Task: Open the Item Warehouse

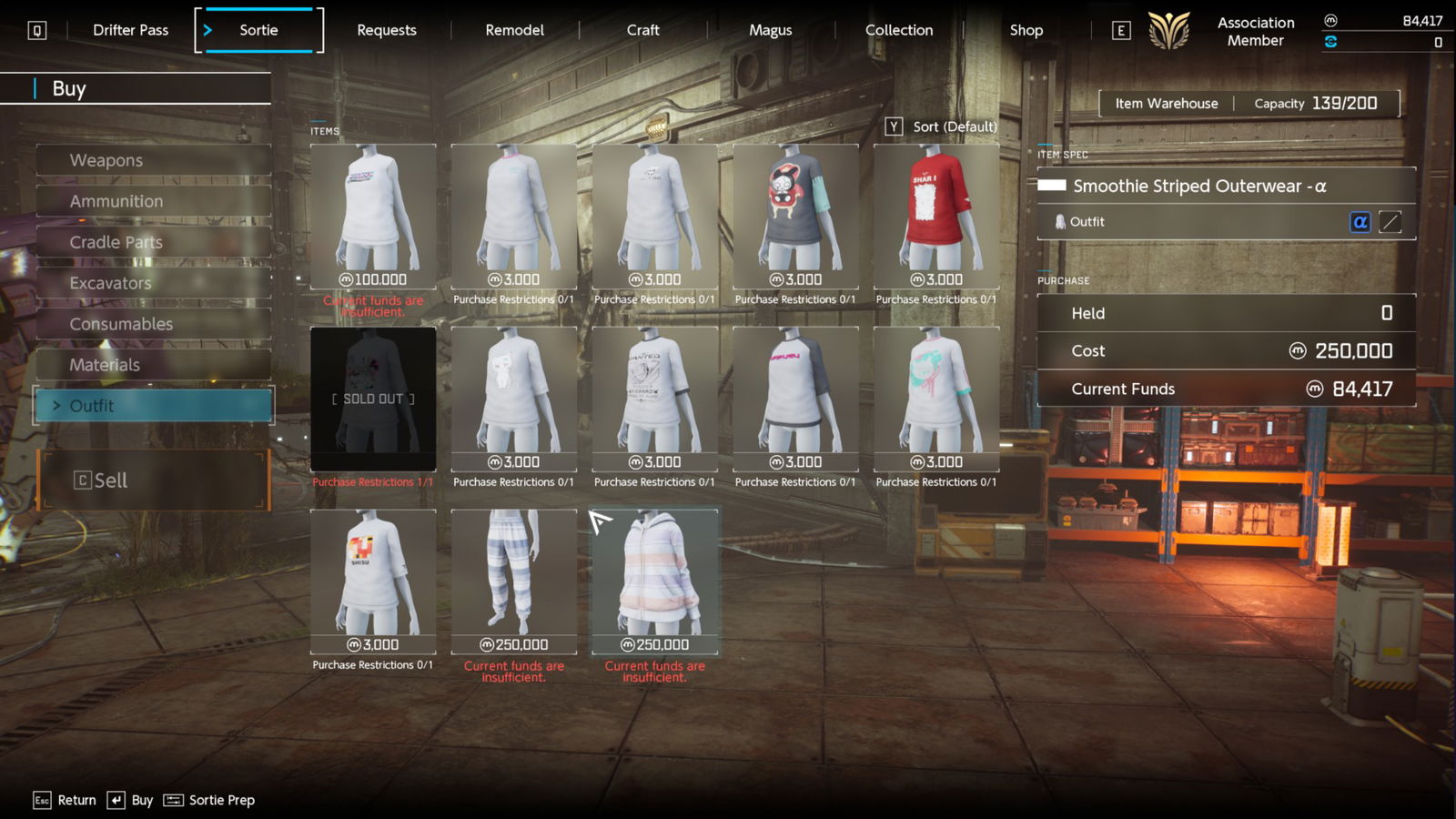Action: [x=1166, y=104]
